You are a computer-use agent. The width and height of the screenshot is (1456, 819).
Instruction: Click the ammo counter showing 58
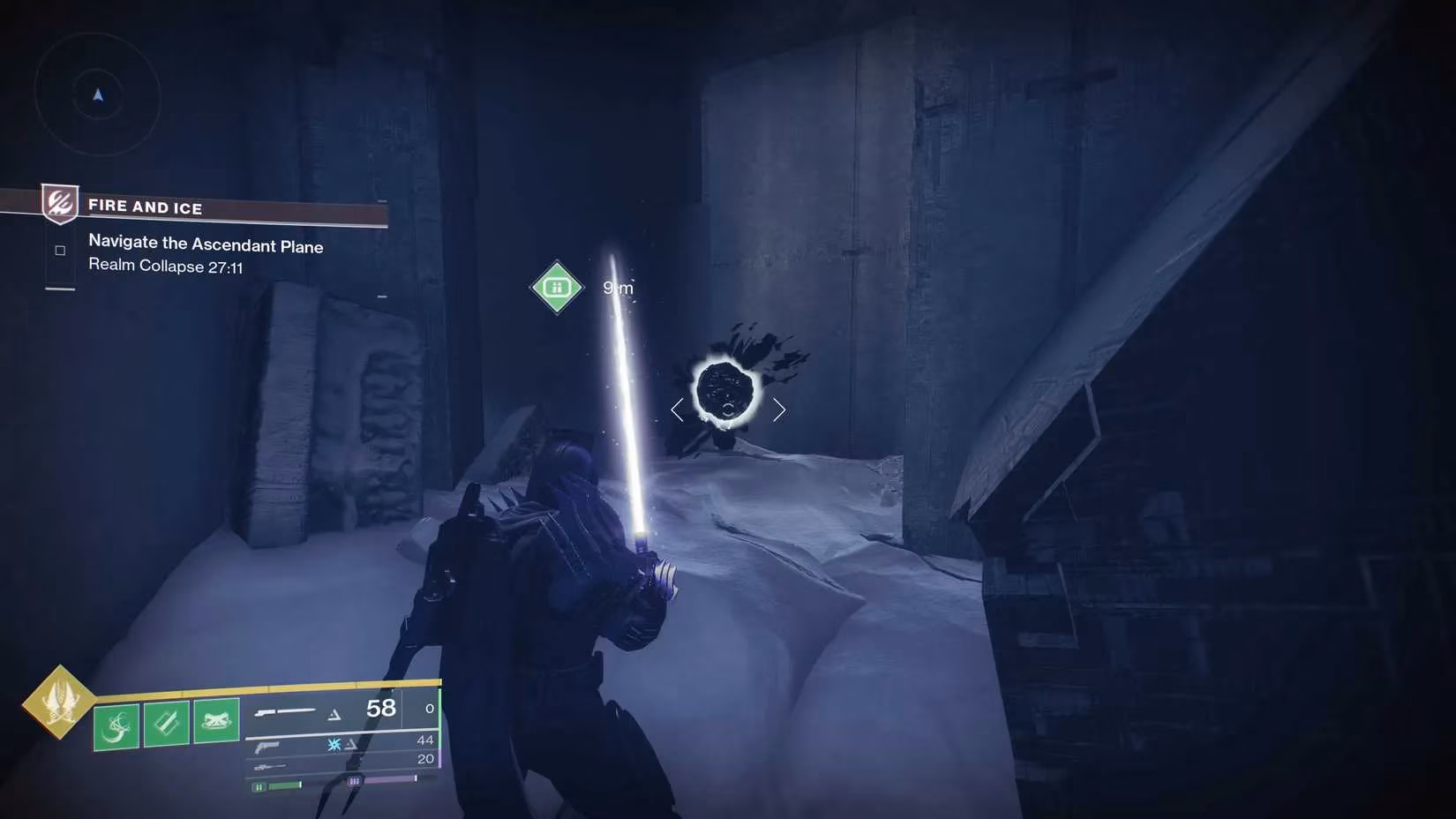coord(379,707)
